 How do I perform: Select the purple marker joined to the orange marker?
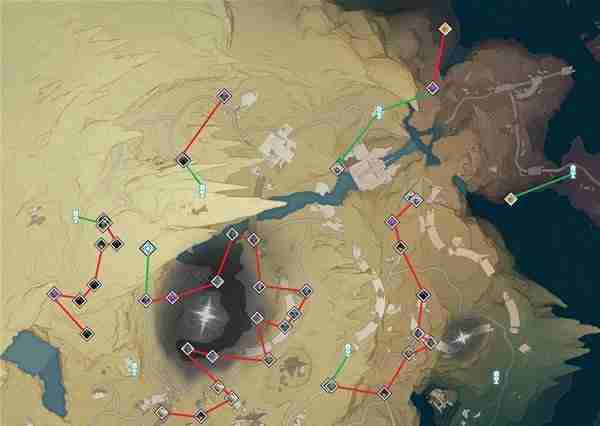[x=433, y=88]
